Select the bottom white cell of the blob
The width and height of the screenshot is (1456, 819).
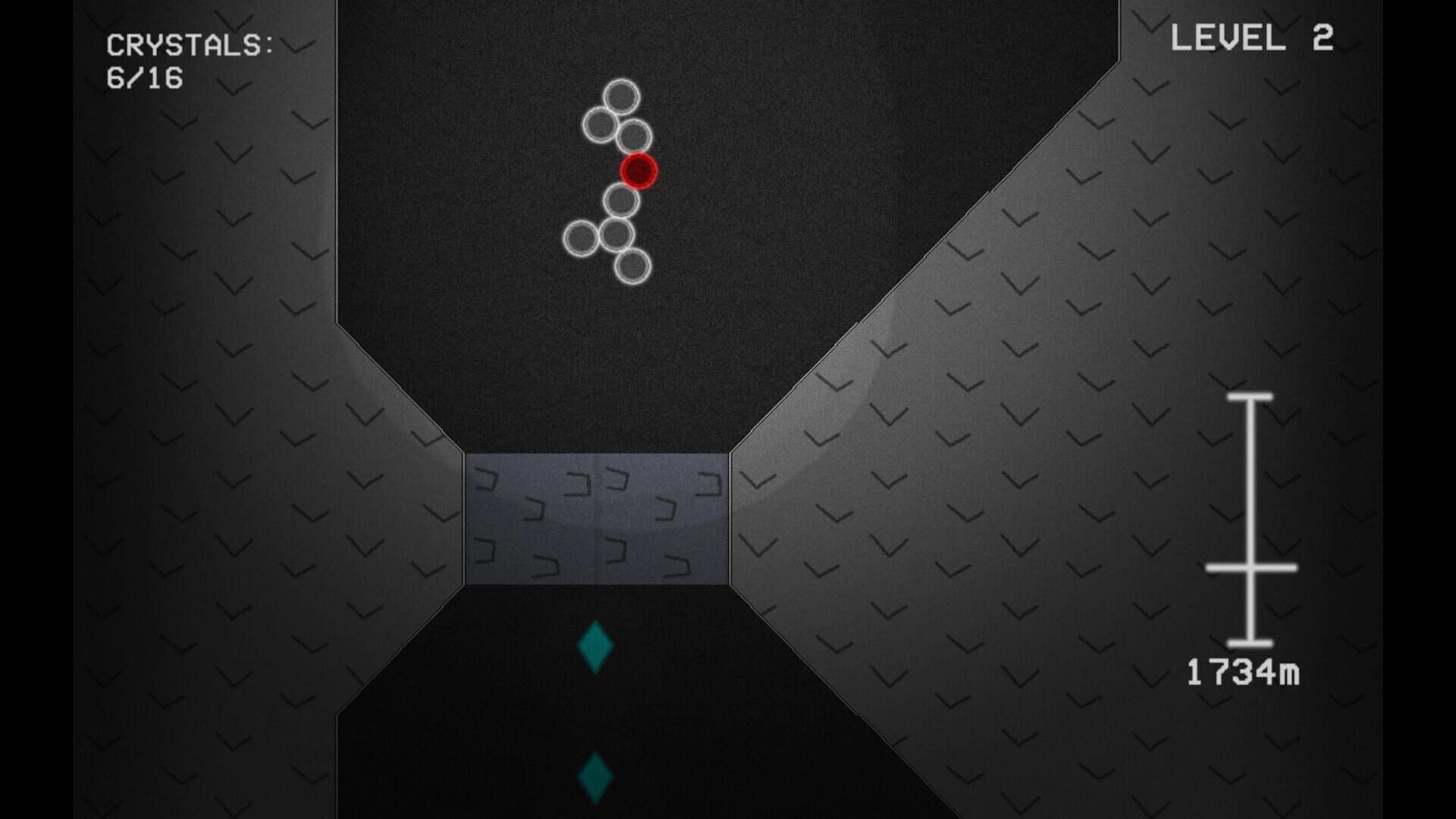632,264
